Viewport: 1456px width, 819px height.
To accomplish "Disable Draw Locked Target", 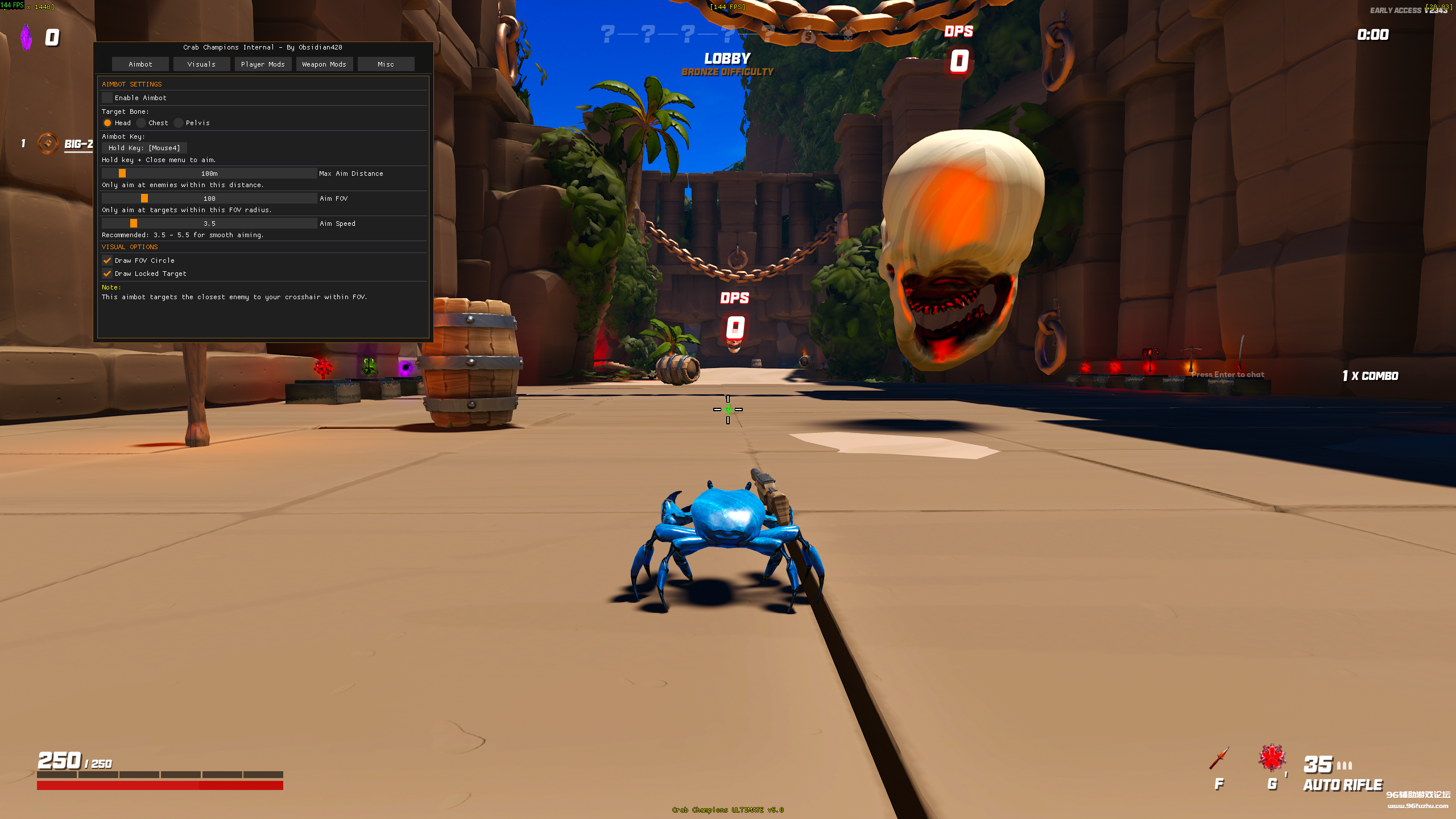I will tap(107, 274).
